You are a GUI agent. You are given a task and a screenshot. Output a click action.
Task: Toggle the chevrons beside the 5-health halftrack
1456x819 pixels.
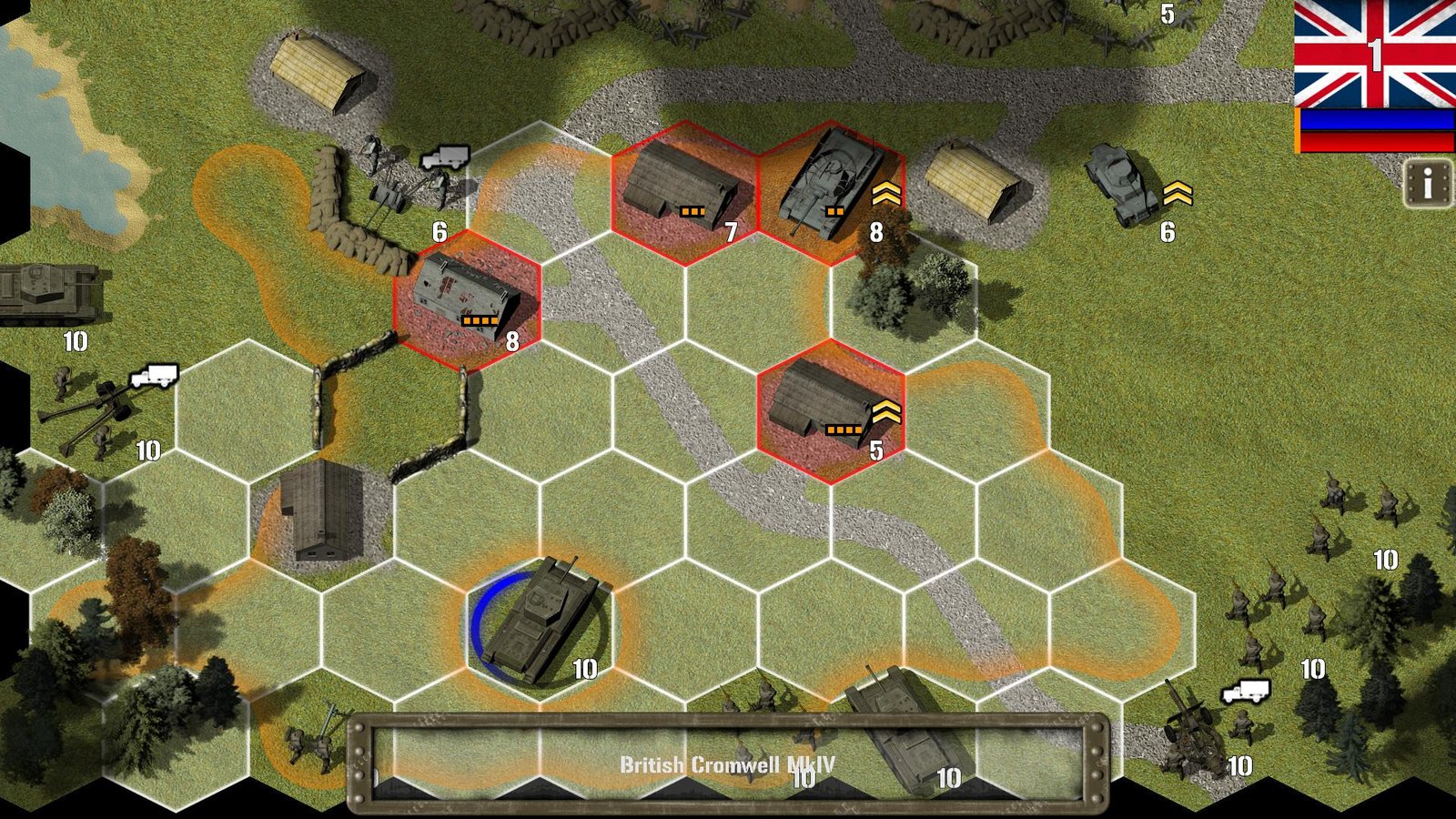coord(885,412)
